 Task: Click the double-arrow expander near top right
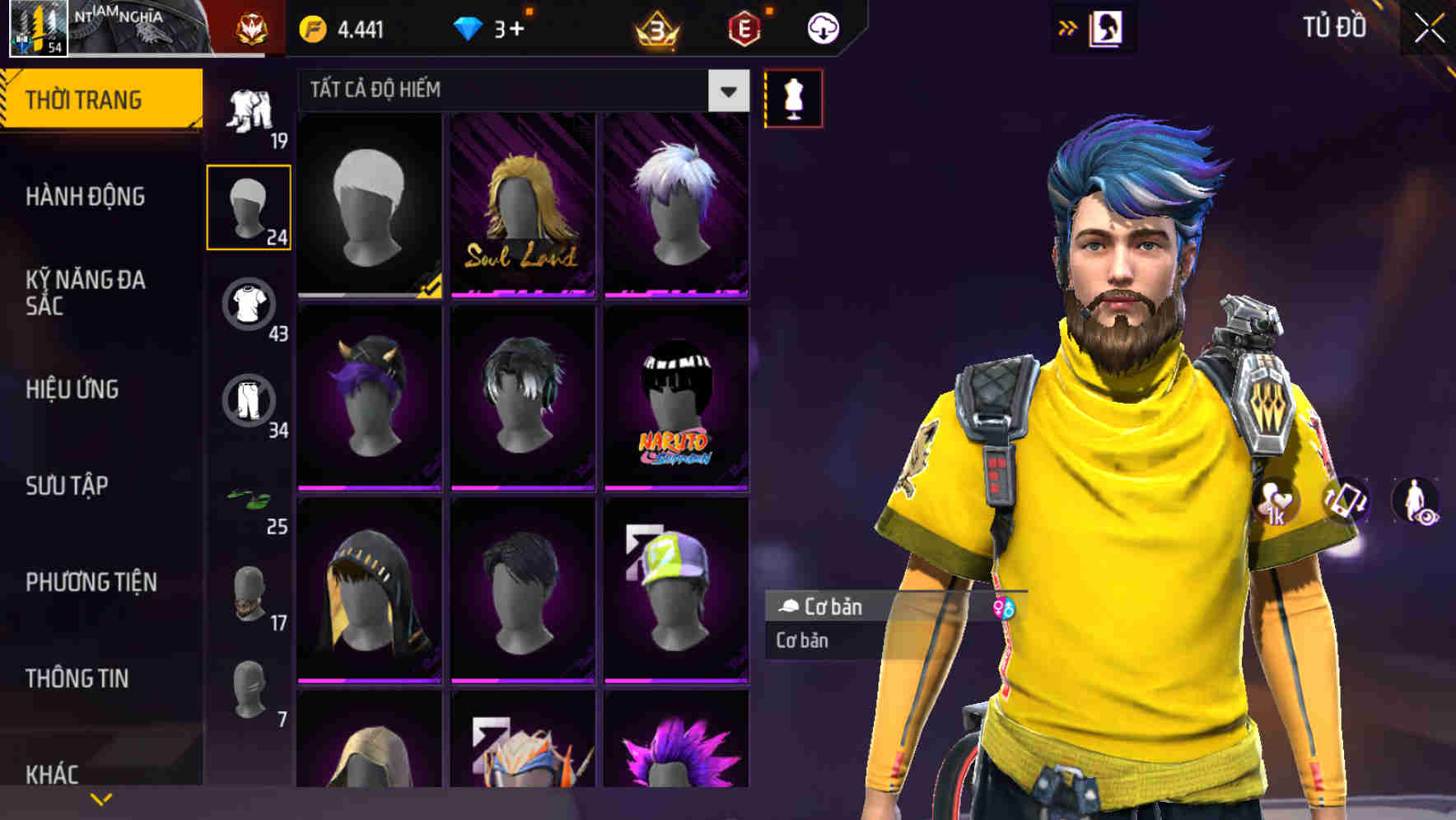[x=1067, y=26]
